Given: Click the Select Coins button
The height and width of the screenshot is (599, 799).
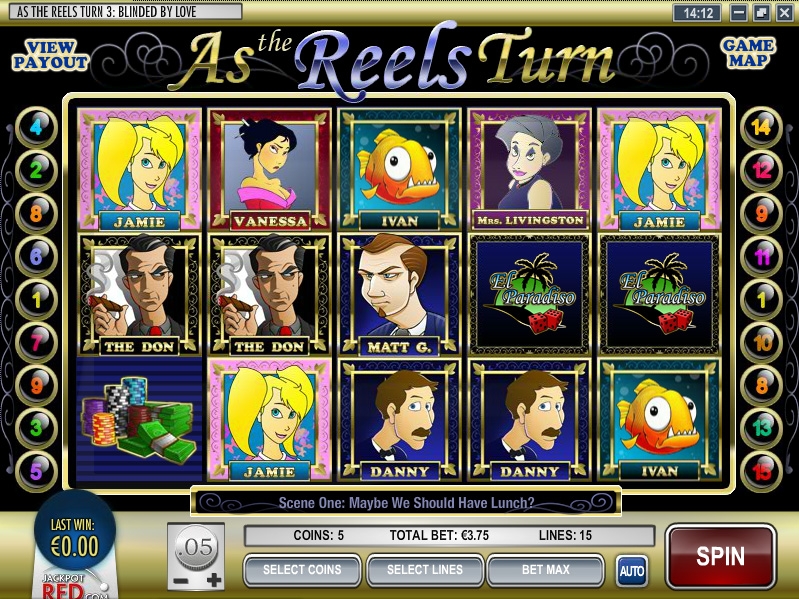Looking at the screenshot, I should point(302,570).
